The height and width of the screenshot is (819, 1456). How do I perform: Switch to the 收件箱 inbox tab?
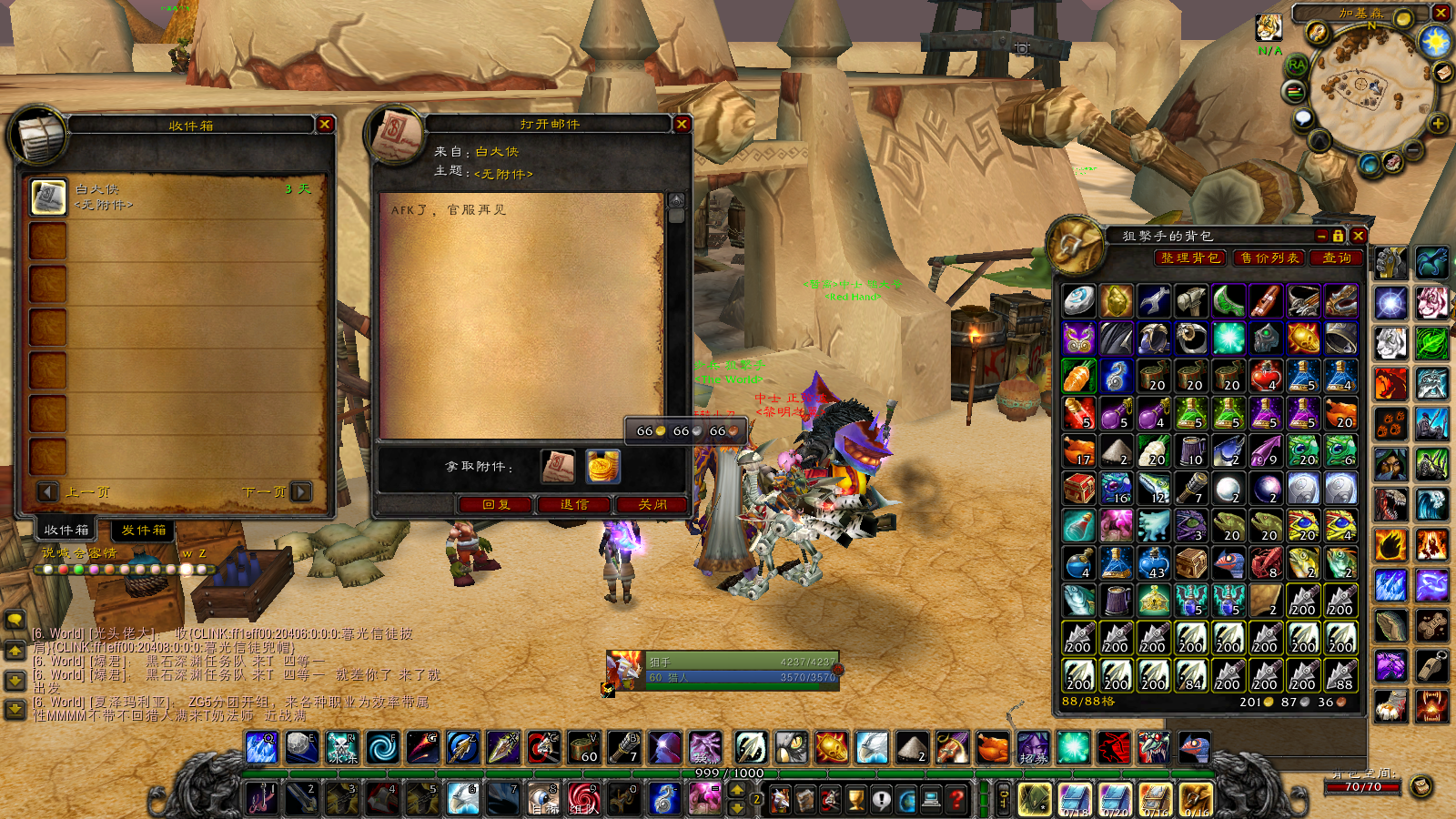(x=66, y=530)
